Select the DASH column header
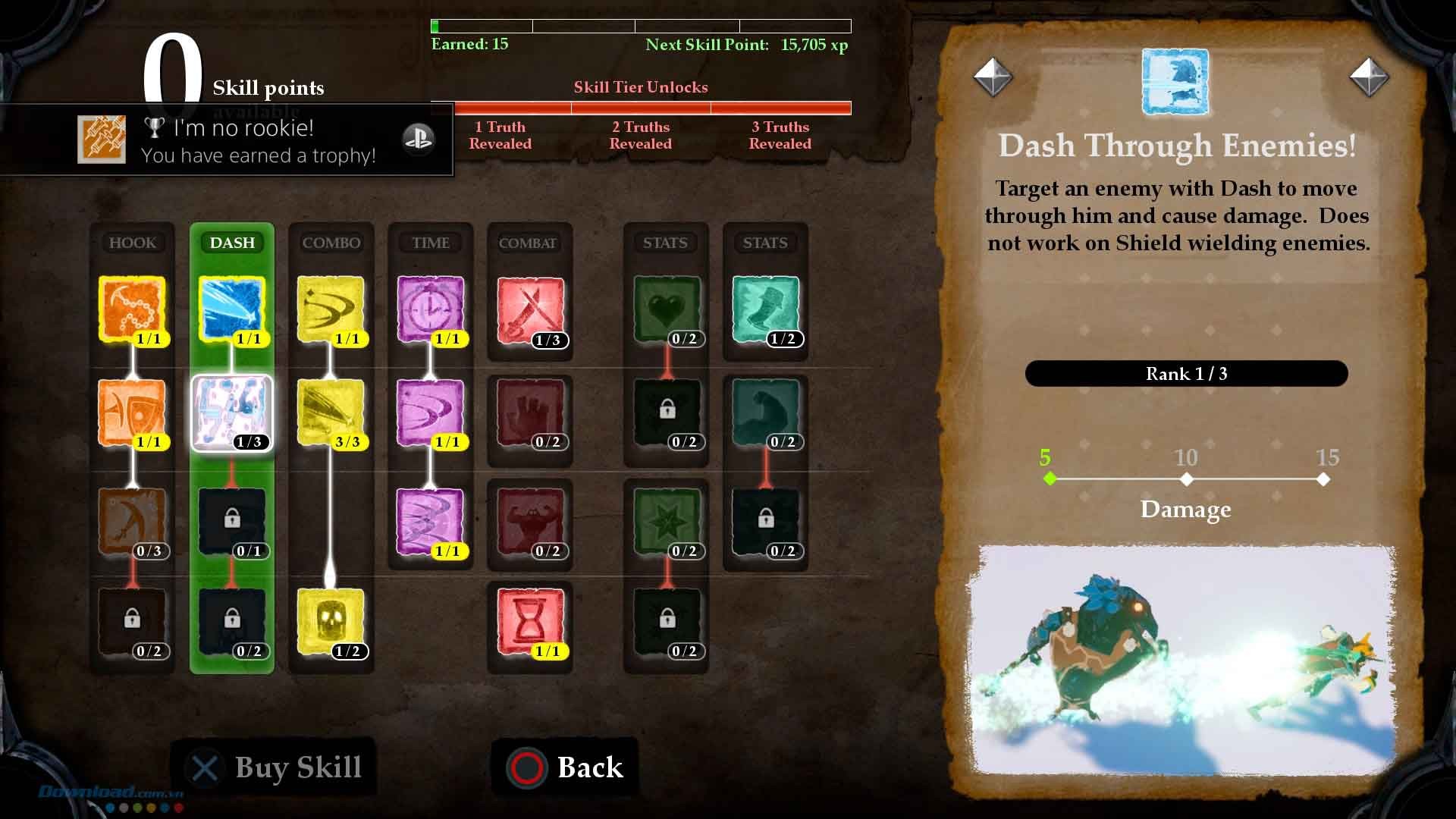 click(232, 243)
